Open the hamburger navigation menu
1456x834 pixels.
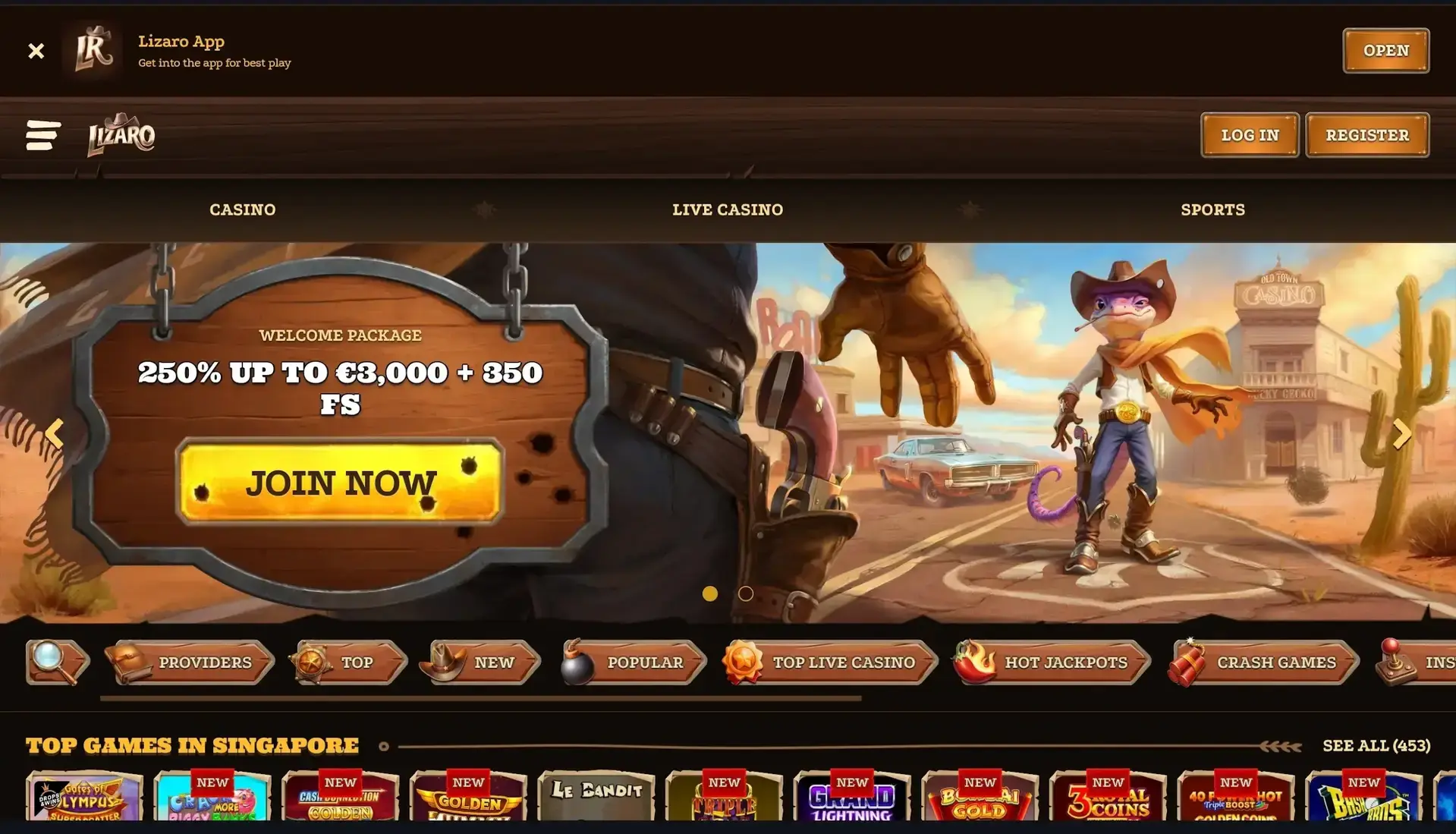coord(43,135)
